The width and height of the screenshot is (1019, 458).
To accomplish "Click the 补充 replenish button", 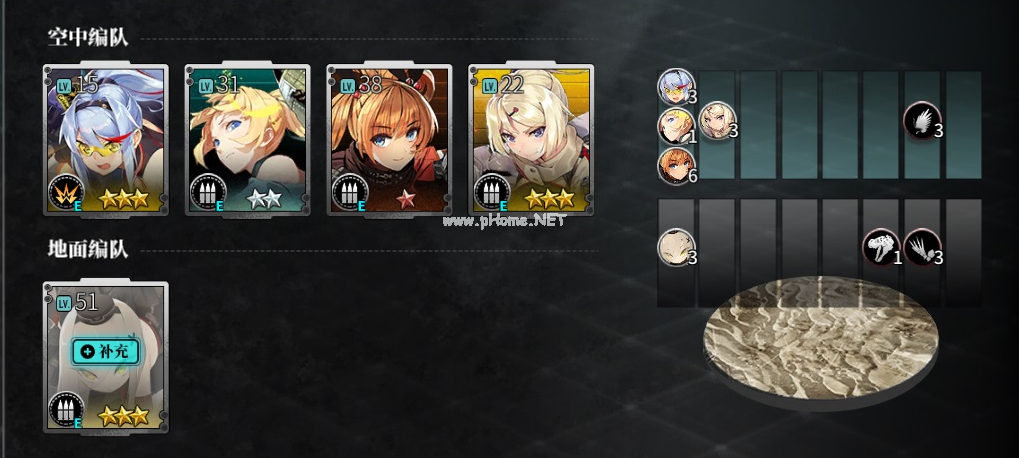I will coord(105,351).
